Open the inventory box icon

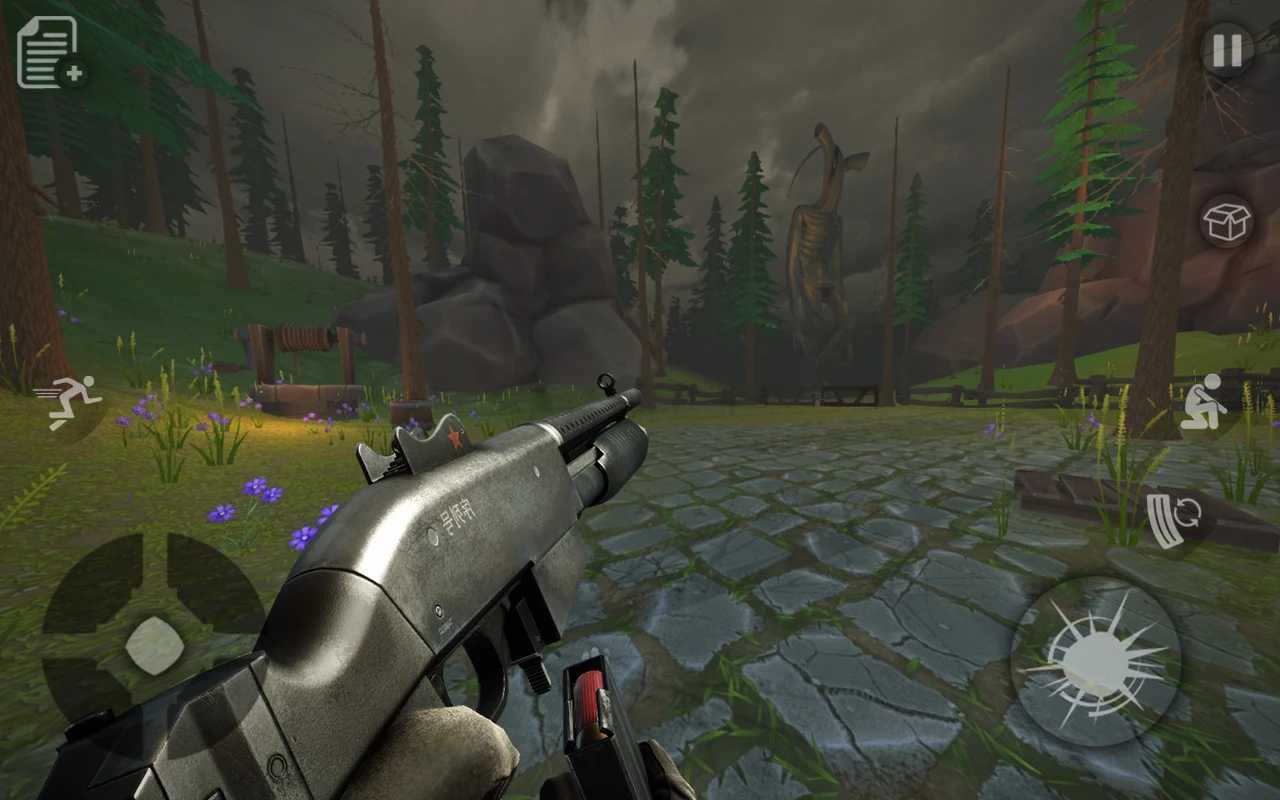tap(1226, 222)
